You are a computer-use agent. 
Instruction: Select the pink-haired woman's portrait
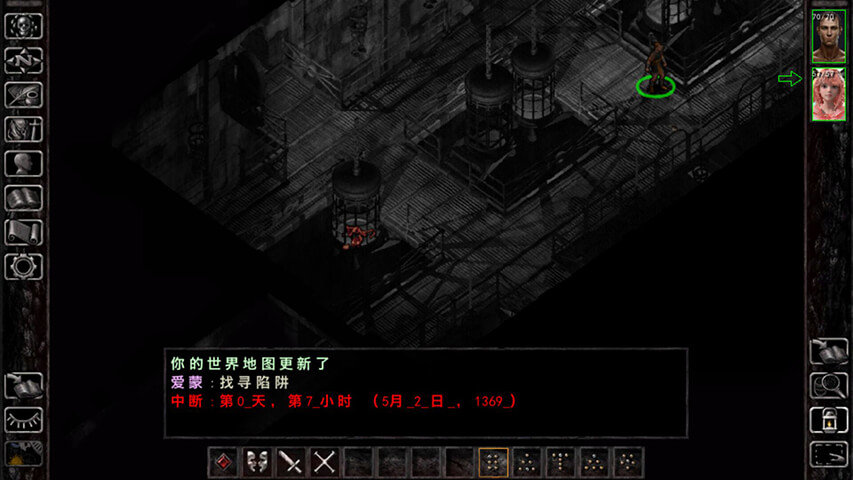coord(828,97)
